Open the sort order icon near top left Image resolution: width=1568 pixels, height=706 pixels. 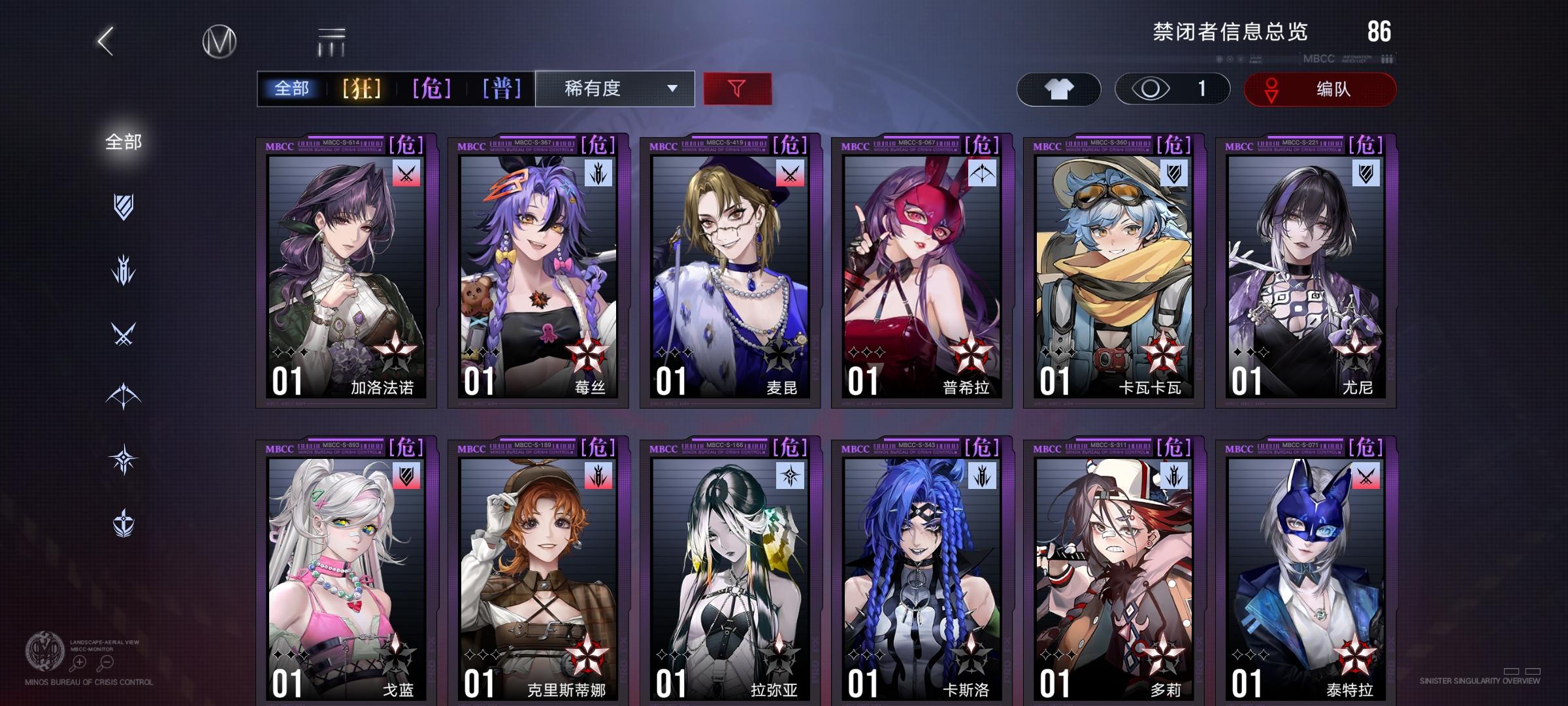coord(332,41)
